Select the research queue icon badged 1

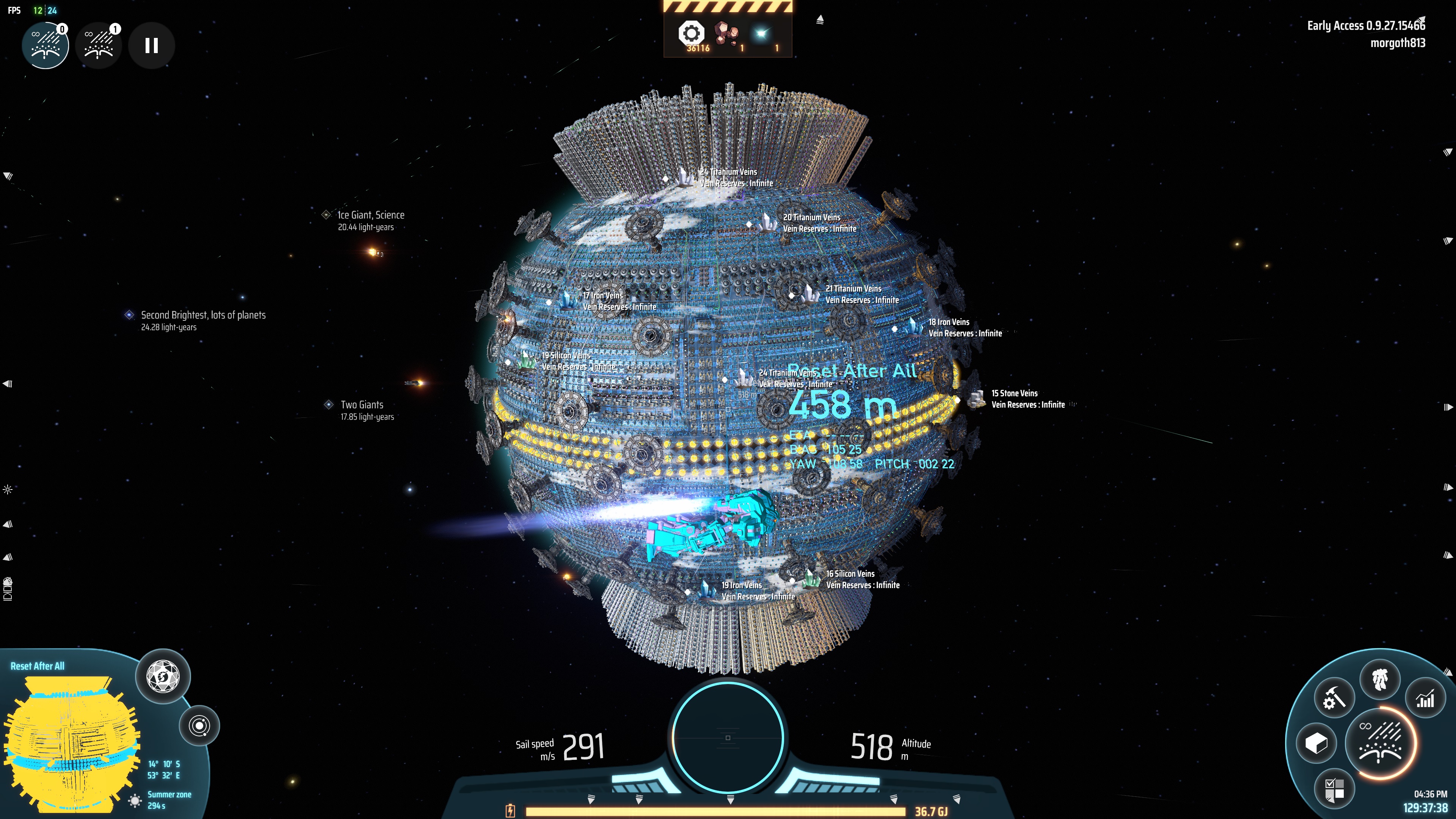(99, 46)
